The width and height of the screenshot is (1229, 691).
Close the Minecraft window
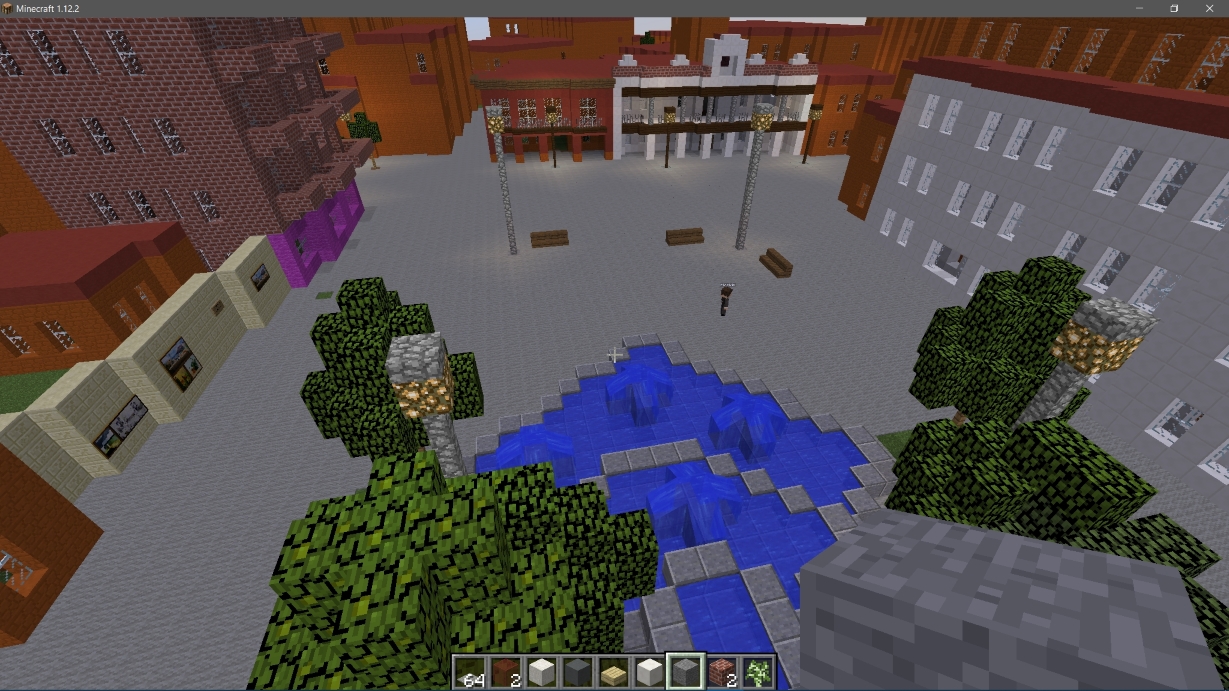point(1206,8)
